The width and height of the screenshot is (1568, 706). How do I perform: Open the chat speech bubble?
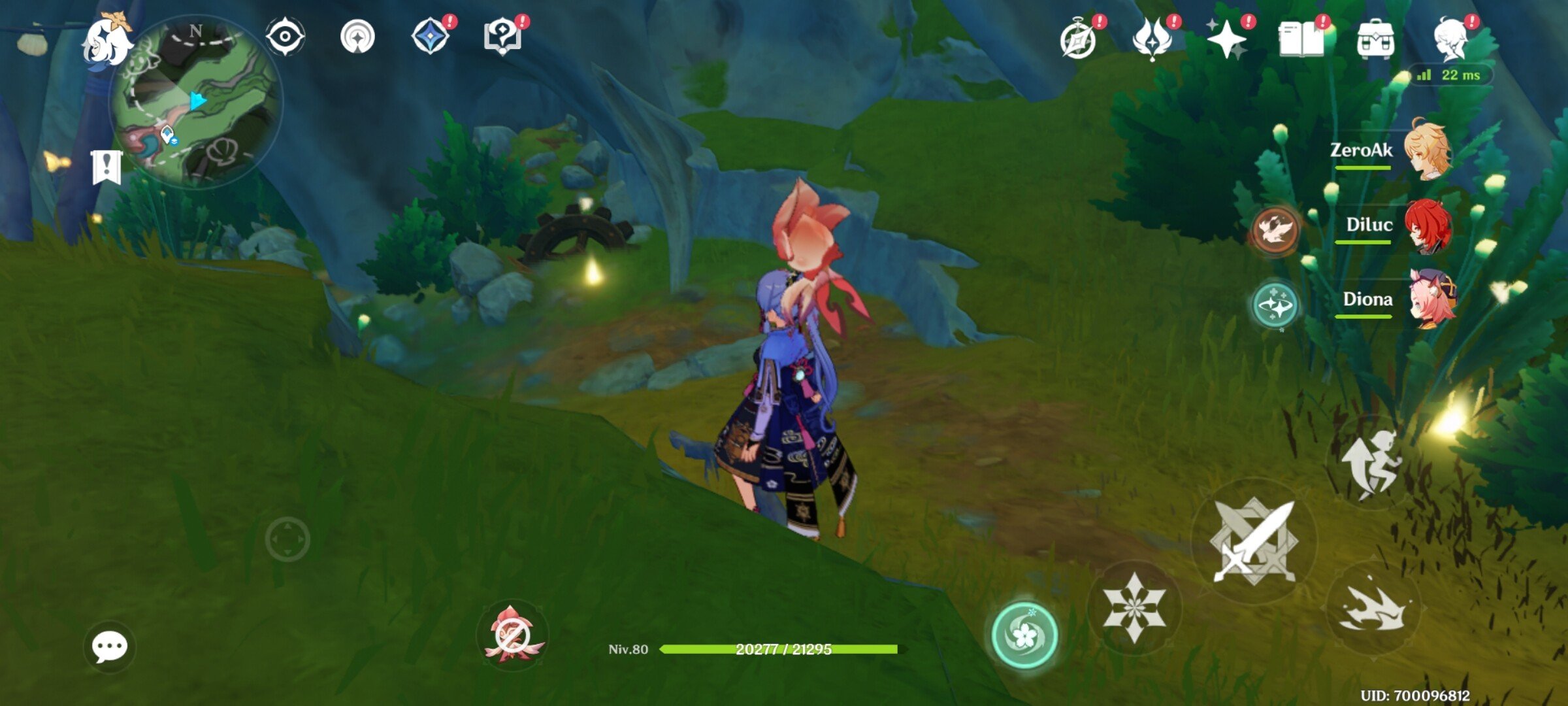click(110, 647)
